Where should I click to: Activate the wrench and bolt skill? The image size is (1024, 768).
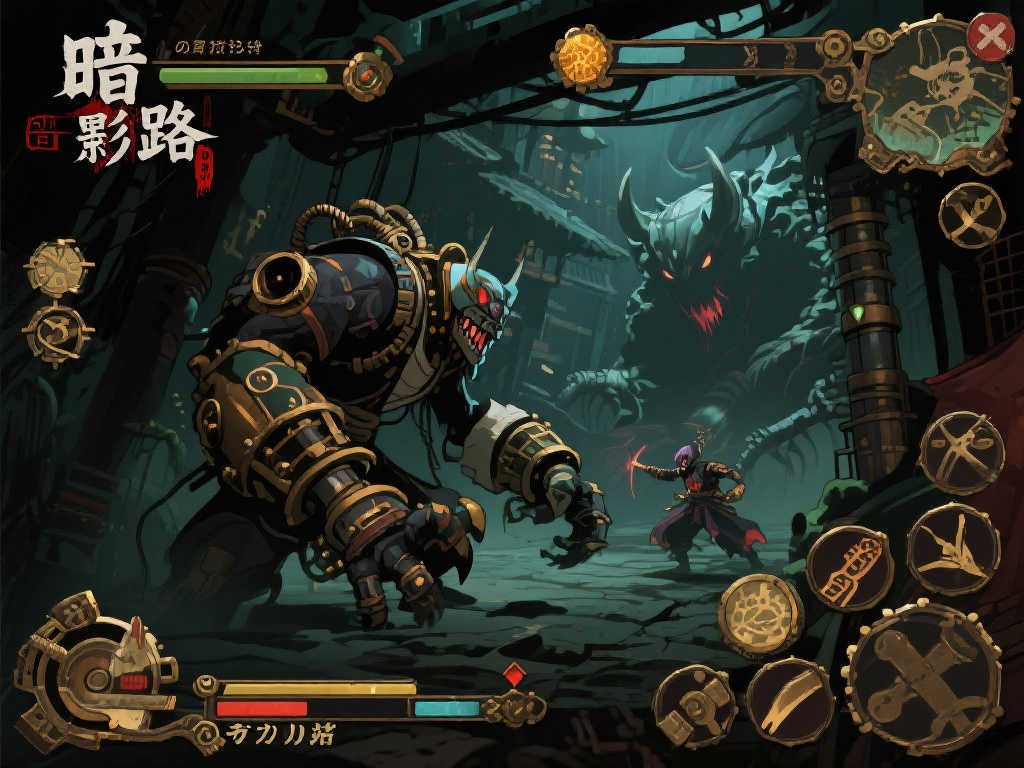(x=694, y=706)
